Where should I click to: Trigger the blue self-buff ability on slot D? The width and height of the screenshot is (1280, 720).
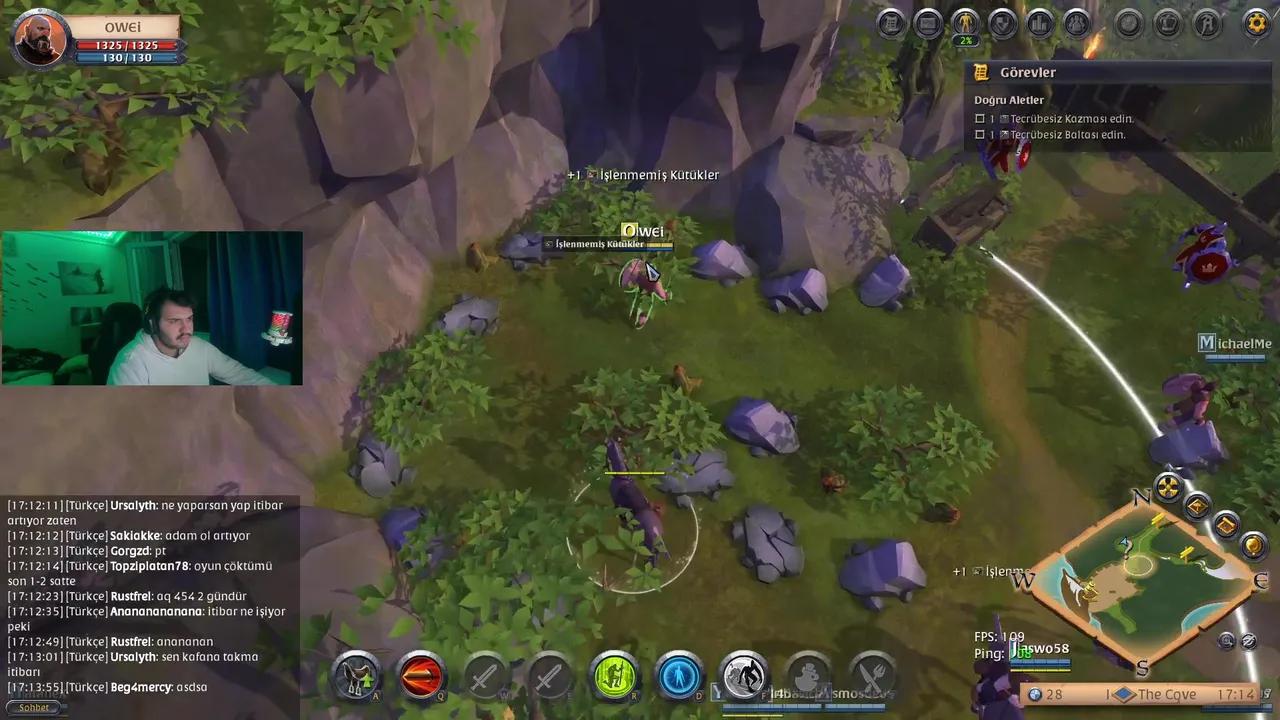[678, 677]
